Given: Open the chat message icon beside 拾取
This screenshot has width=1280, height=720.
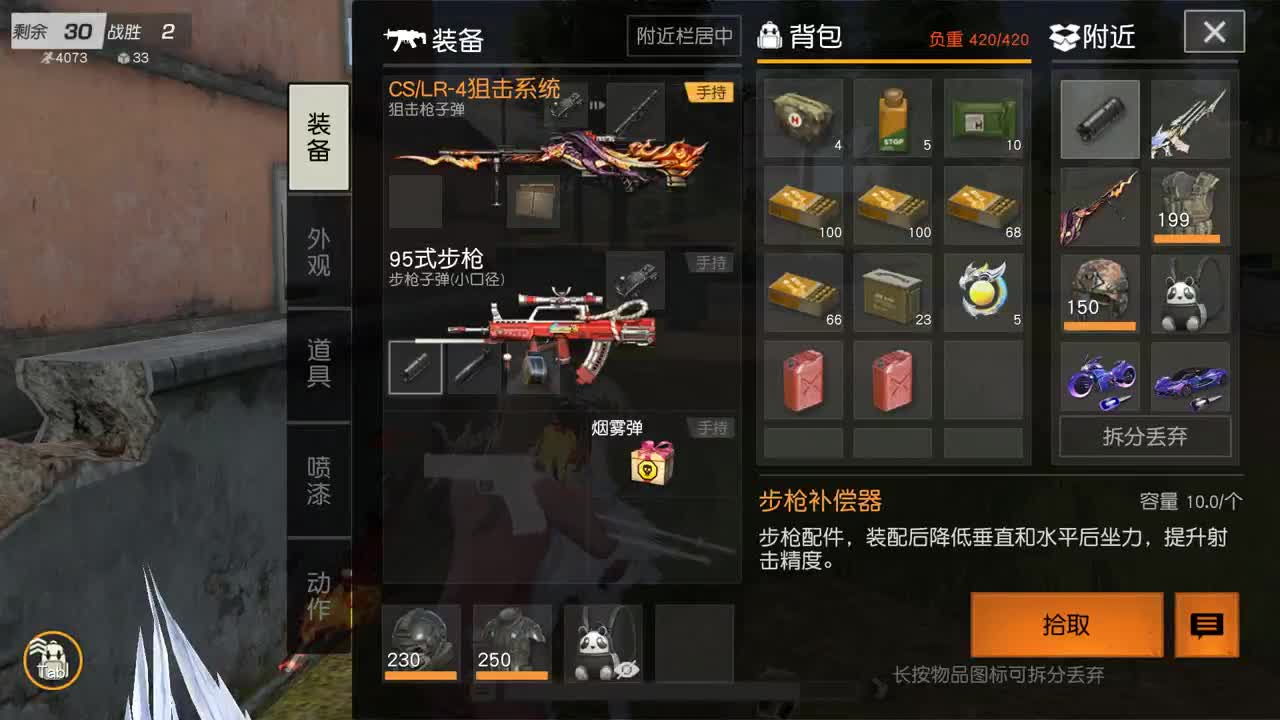Looking at the screenshot, I should pos(1207,625).
